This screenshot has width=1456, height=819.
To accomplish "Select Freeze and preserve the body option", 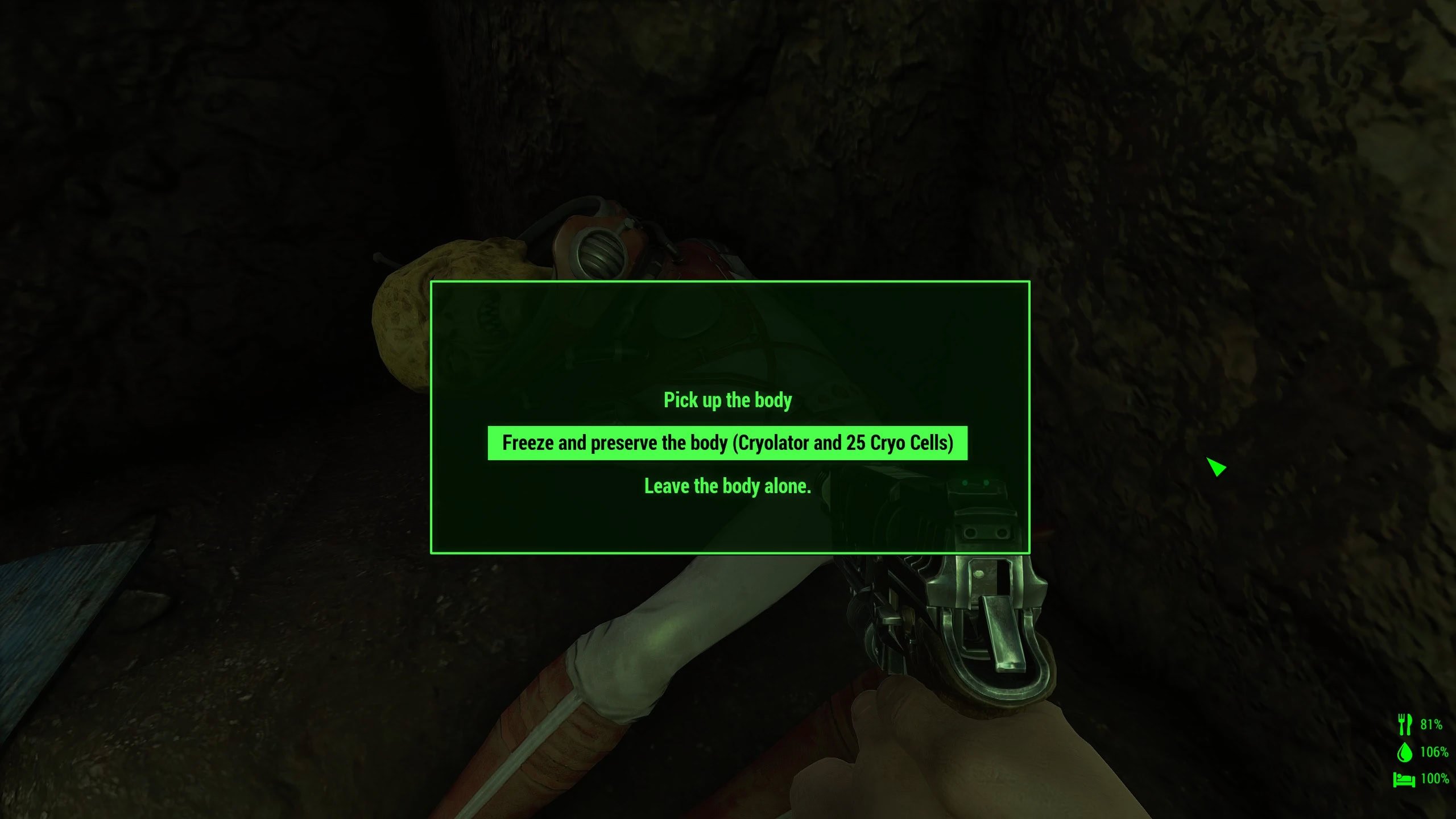I will tap(727, 443).
